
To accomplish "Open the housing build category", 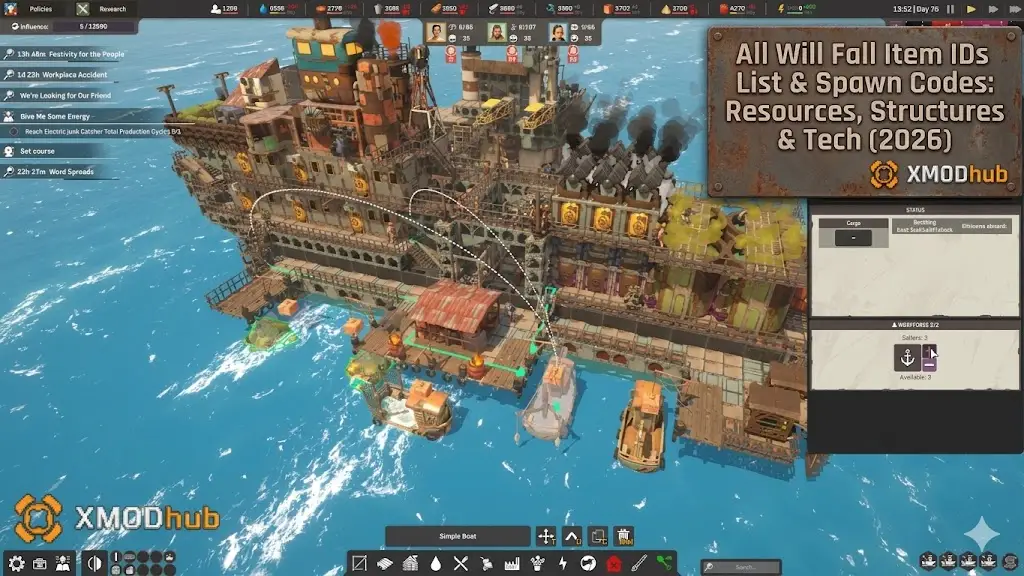I will [410, 564].
